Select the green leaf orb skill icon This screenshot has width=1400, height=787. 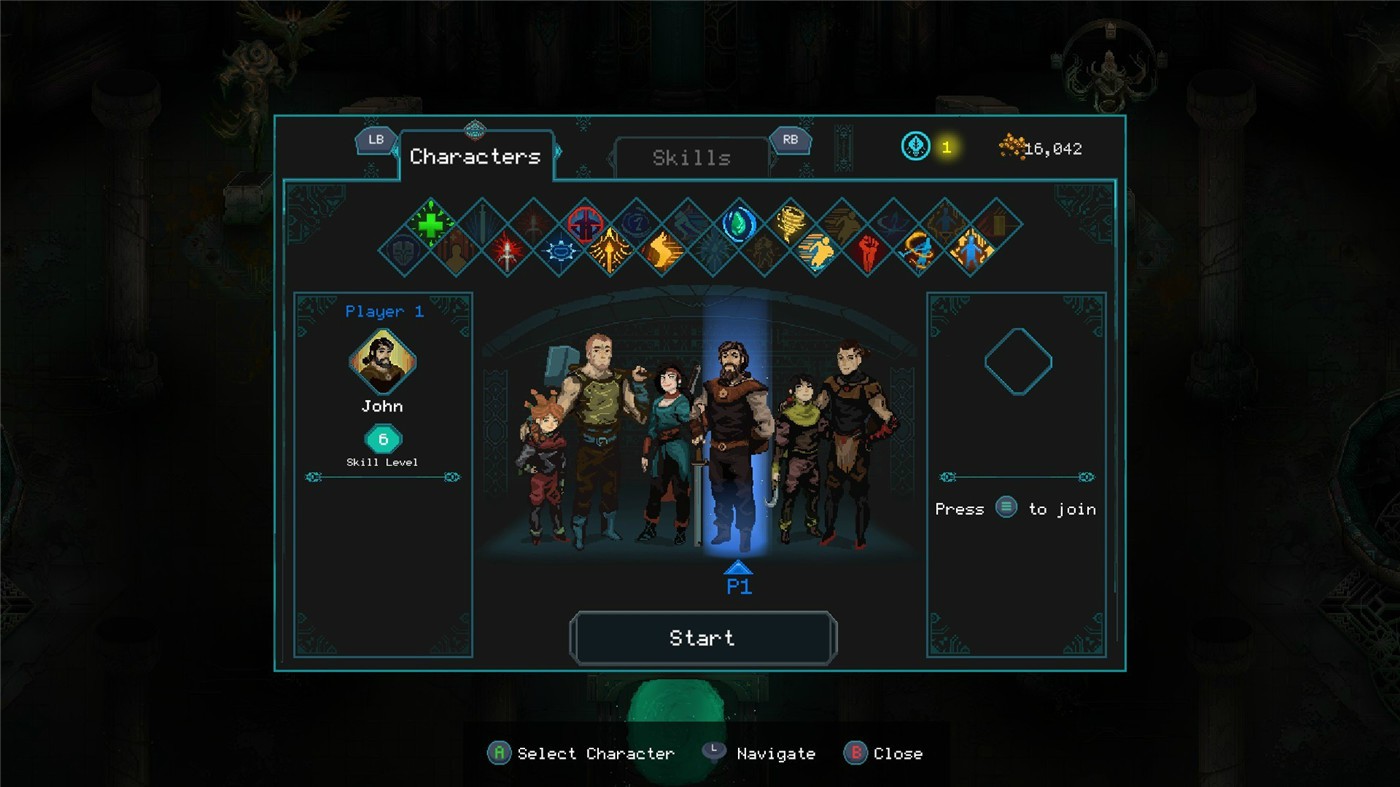tap(740, 223)
